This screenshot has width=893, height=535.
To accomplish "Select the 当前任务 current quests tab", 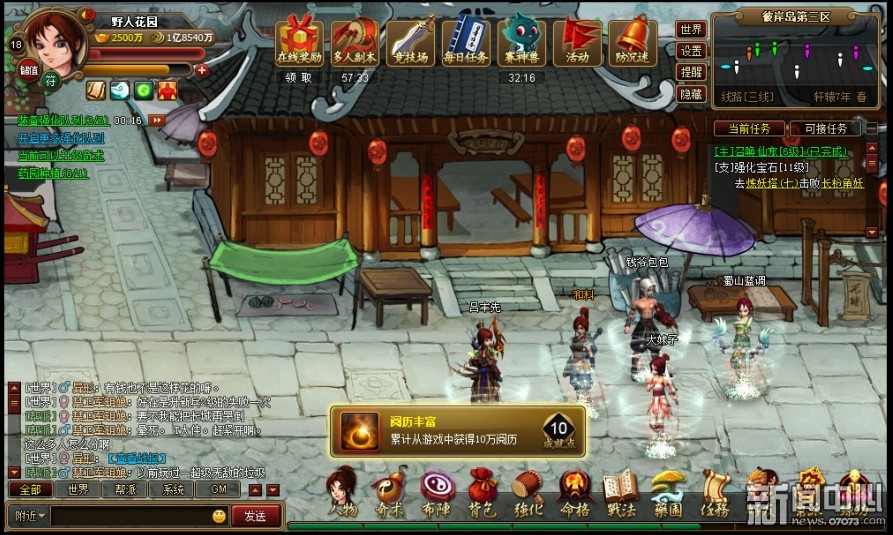I will (749, 129).
